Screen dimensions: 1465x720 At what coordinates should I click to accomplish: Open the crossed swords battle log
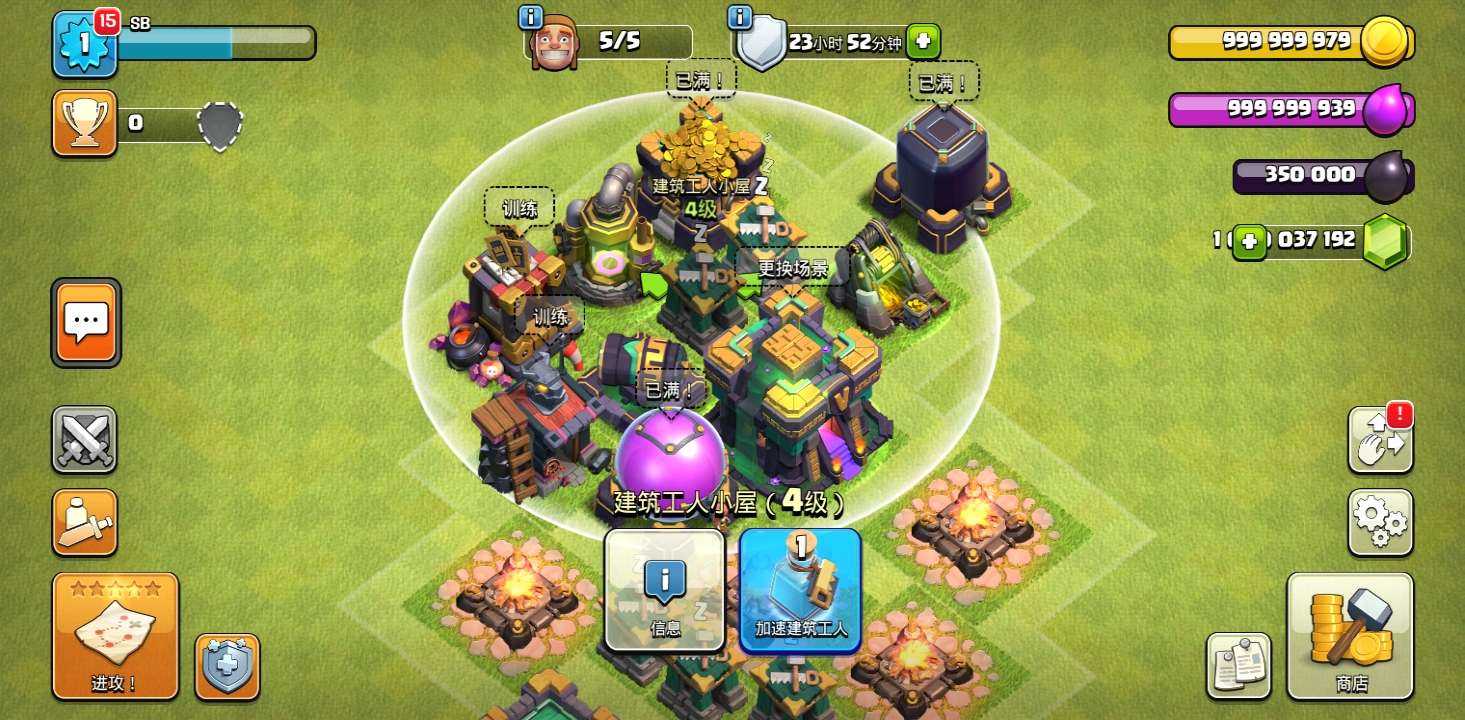(x=84, y=440)
